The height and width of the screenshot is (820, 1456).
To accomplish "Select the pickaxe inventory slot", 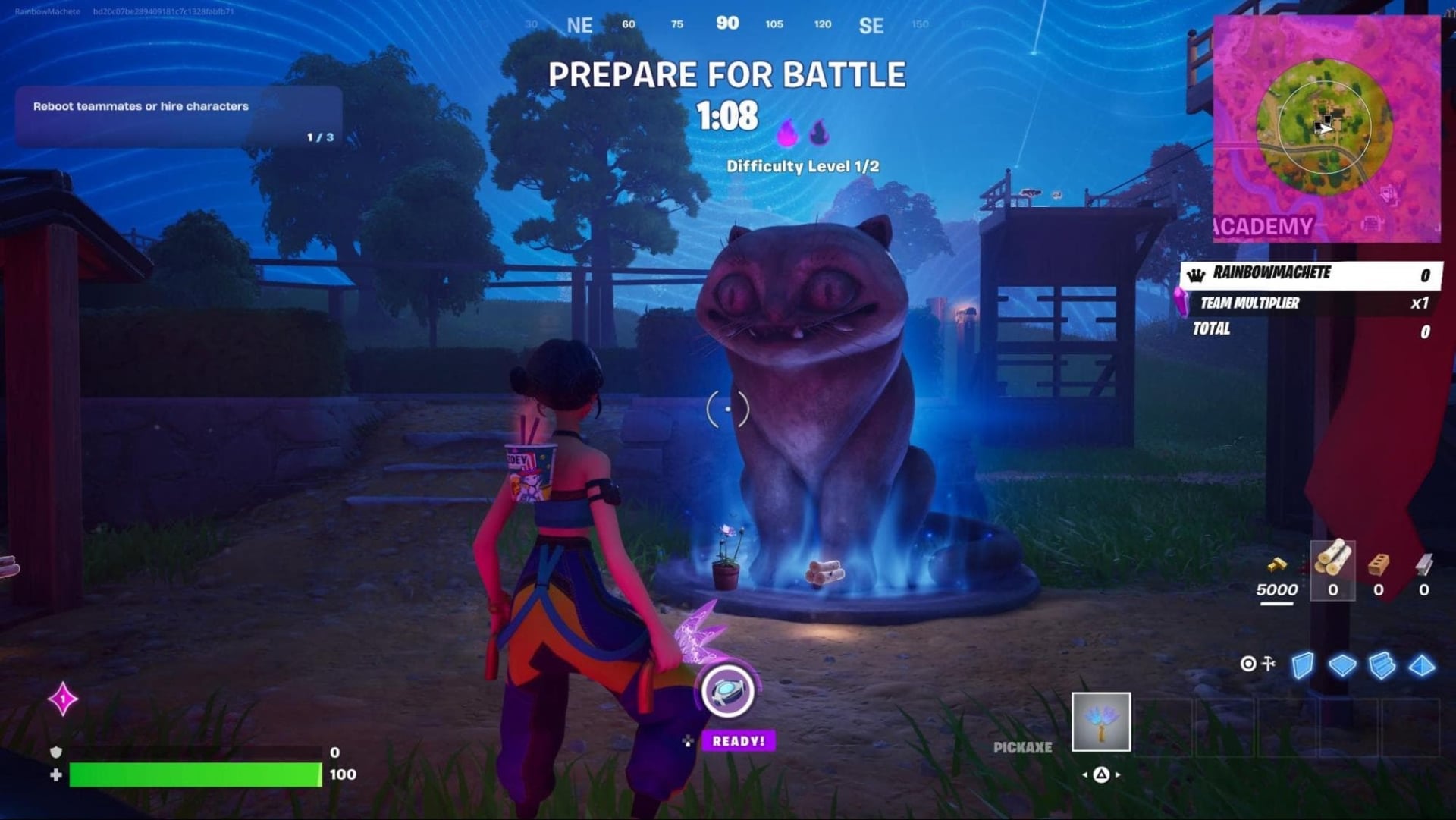I will coord(1102,724).
